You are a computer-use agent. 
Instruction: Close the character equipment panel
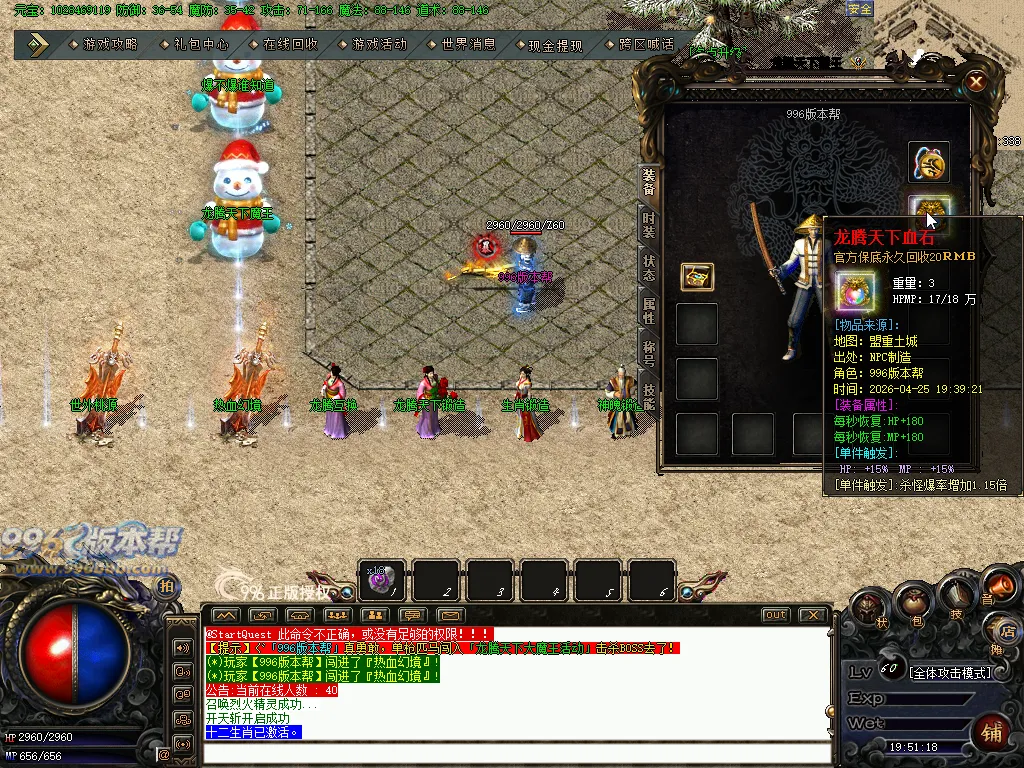coord(976,82)
